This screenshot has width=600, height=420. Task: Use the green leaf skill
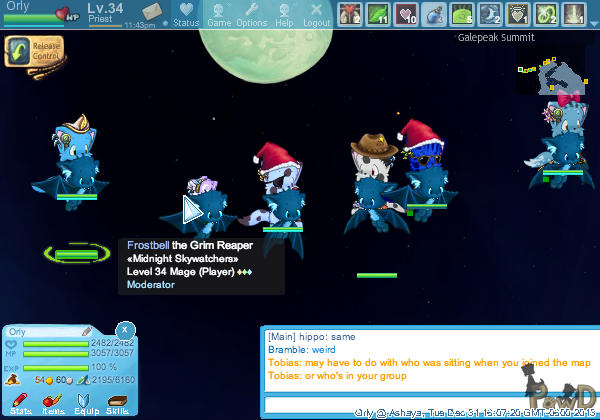tap(379, 14)
